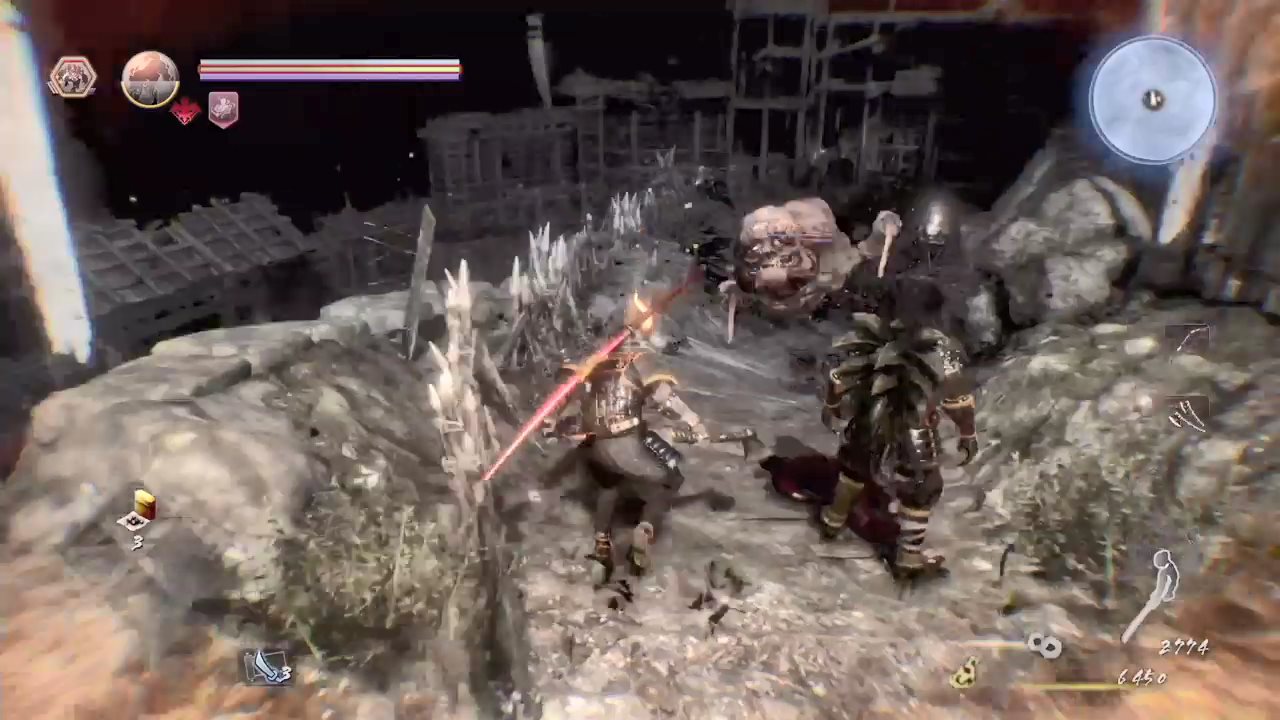Image resolution: width=1280 pixels, height=720 pixels.
Task: Switch to the claw weapon slot
Action: coord(1188,412)
